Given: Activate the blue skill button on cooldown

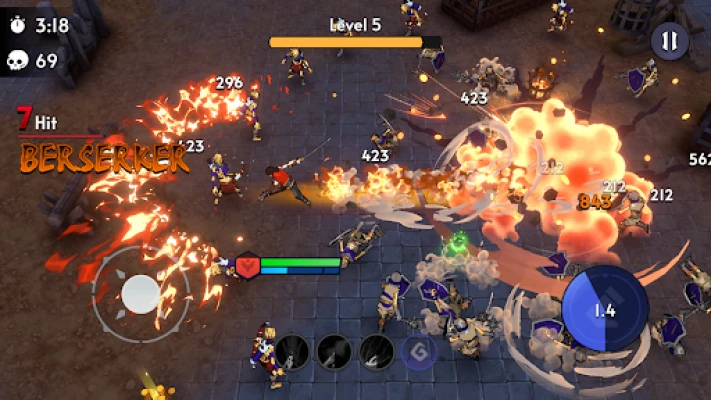Looking at the screenshot, I should (x=603, y=310).
